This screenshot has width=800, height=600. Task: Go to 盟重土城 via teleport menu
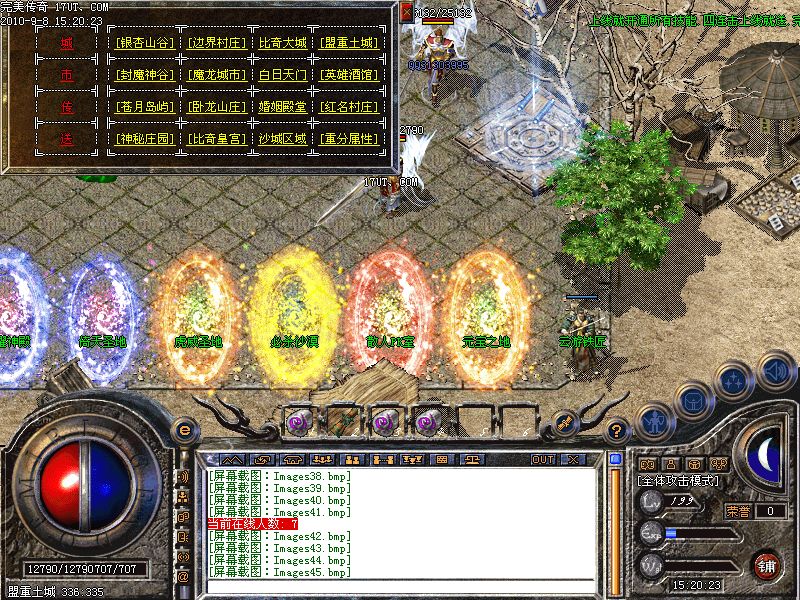click(350, 43)
